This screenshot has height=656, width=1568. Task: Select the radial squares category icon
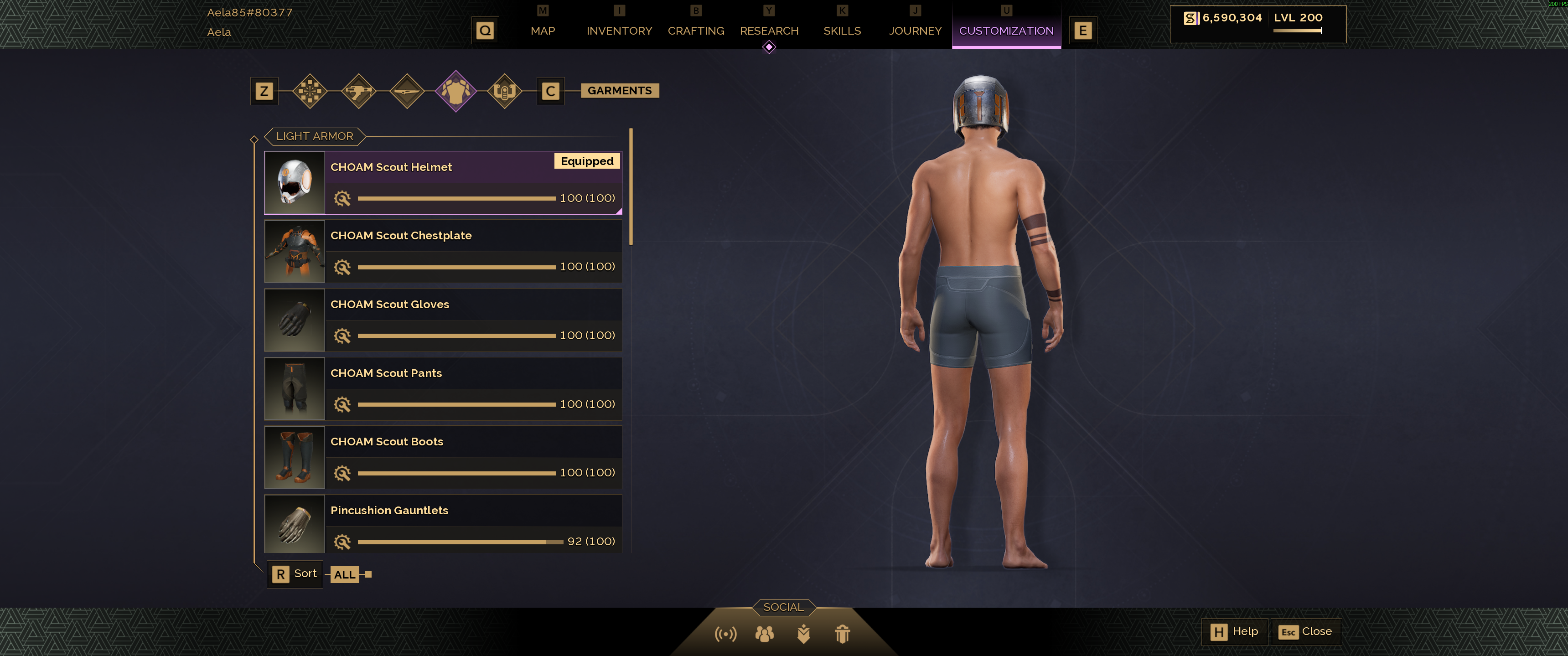pyautogui.click(x=310, y=91)
